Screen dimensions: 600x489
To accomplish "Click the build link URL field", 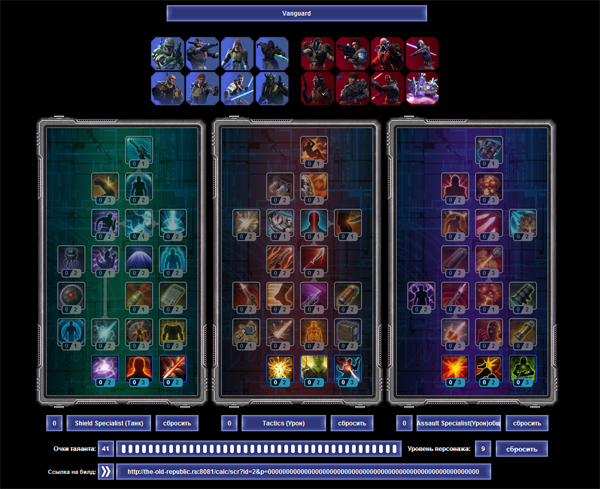I will coord(300,471).
